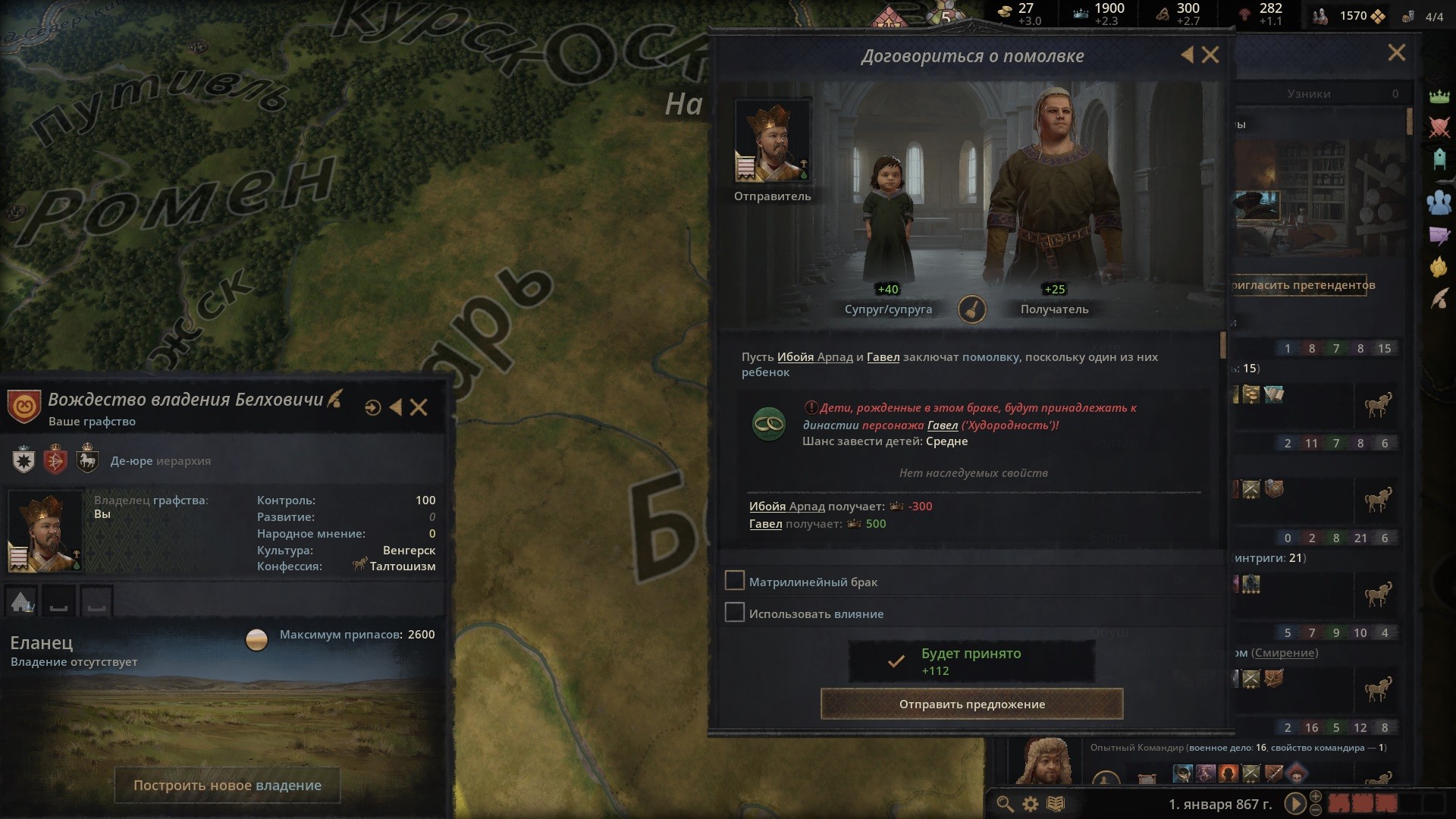Pan camera to county with arrow-circle icon
This screenshot has width=1456, height=819.
(372, 408)
